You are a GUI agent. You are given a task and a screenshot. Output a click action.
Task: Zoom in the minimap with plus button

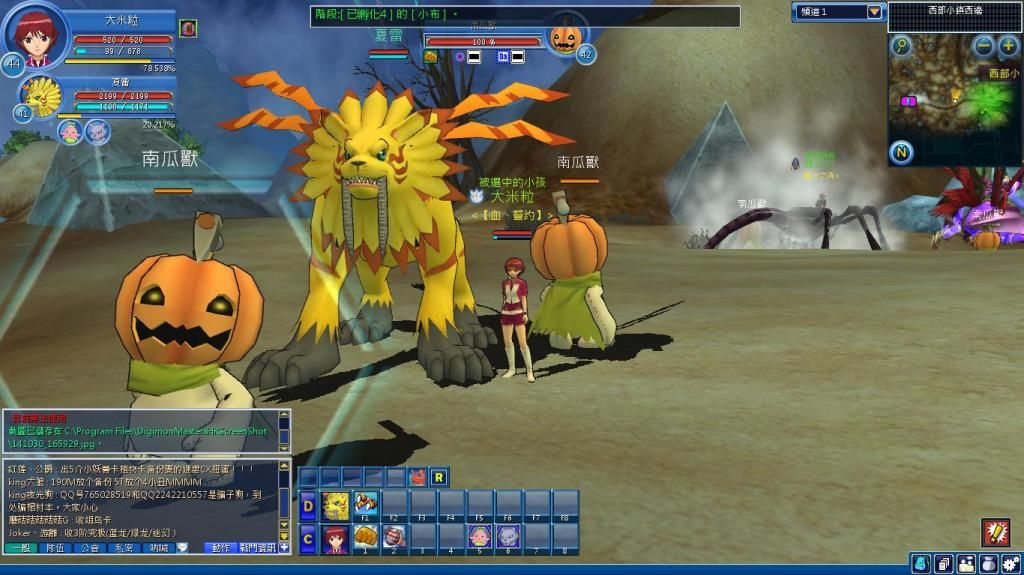(1008, 46)
